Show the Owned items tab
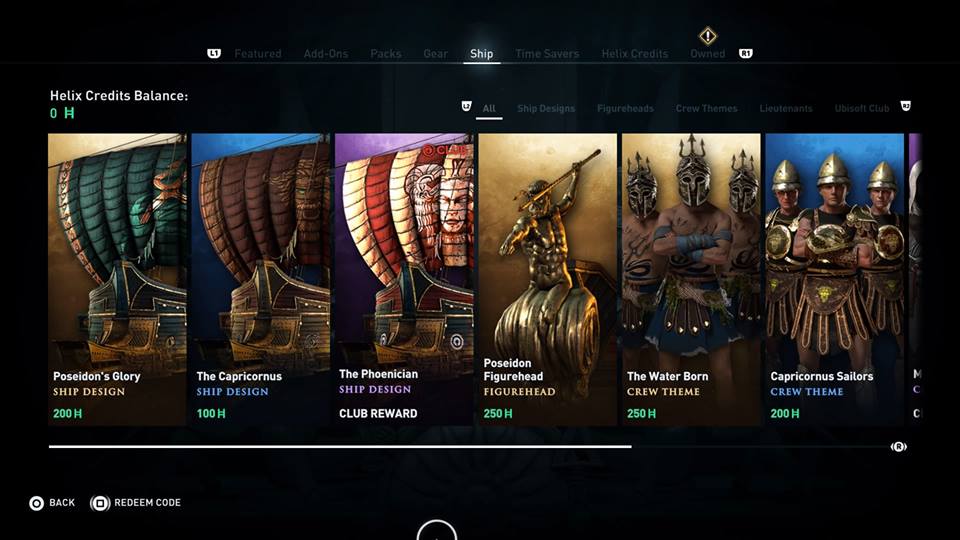The width and height of the screenshot is (960, 540). 708,54
